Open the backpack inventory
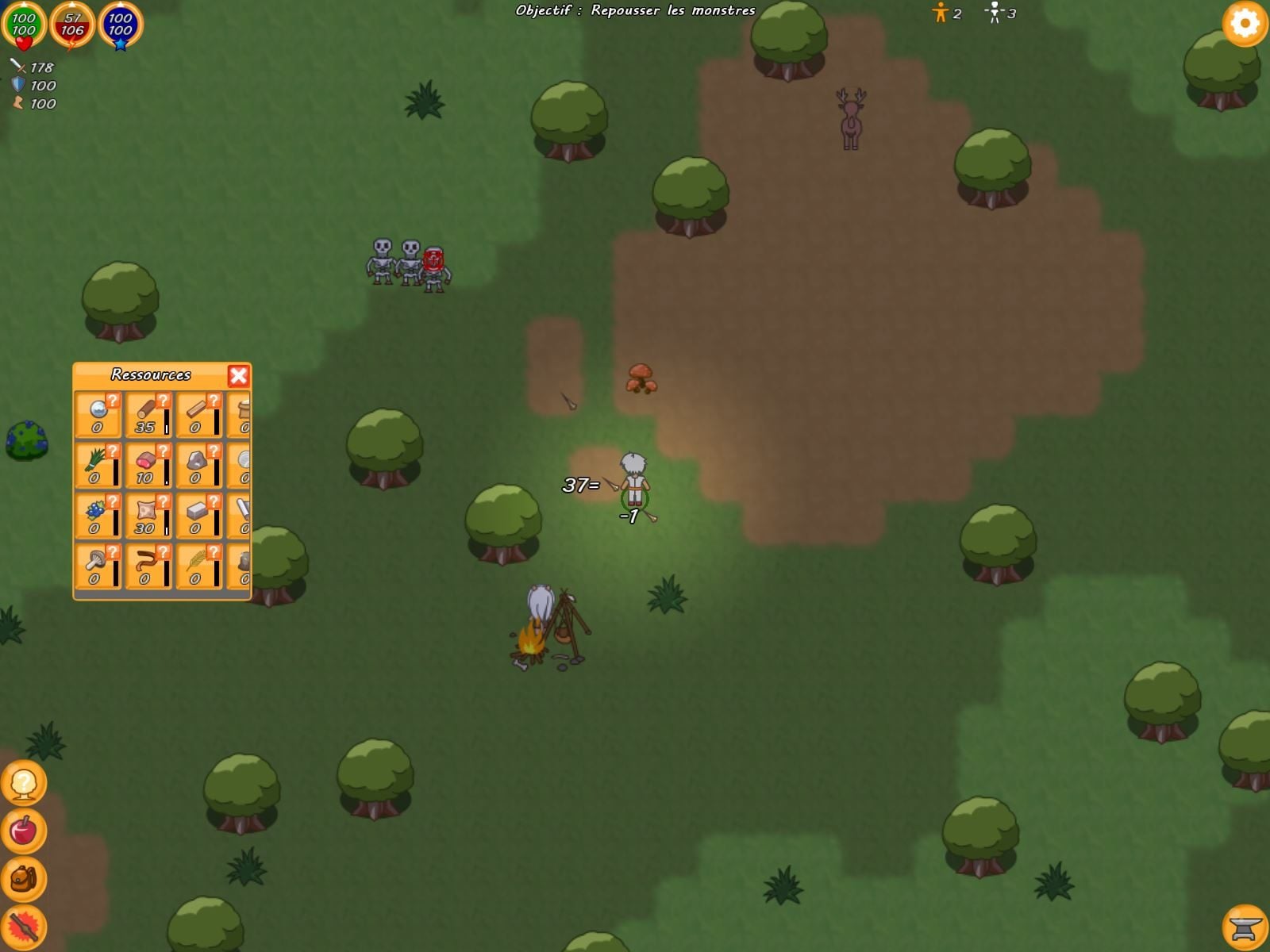 [x=24, y=879]
